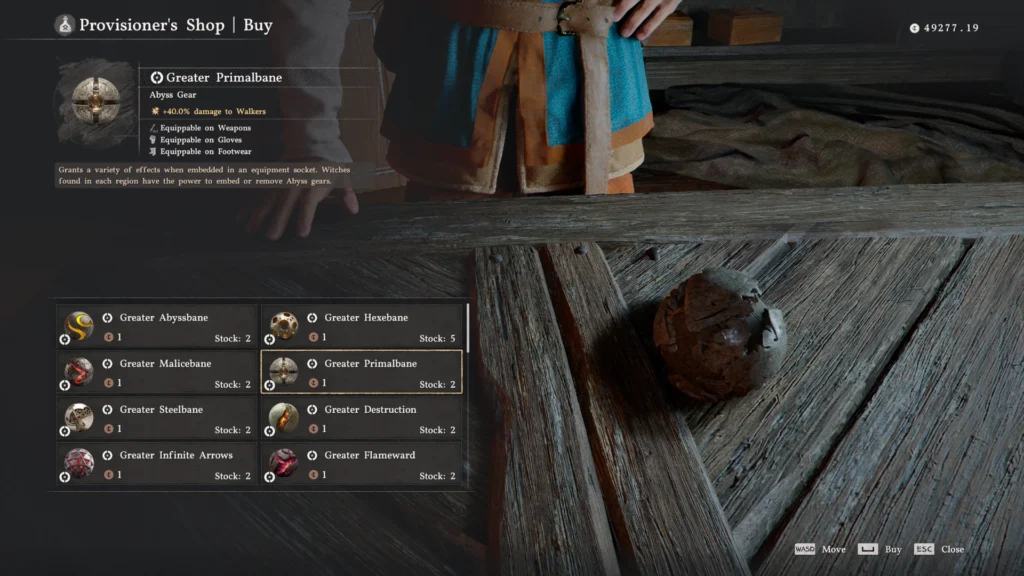Viewport: 1024px width, 576px height.
Task: Pick the Greater Malicebane entry
Action: [156, 372]
